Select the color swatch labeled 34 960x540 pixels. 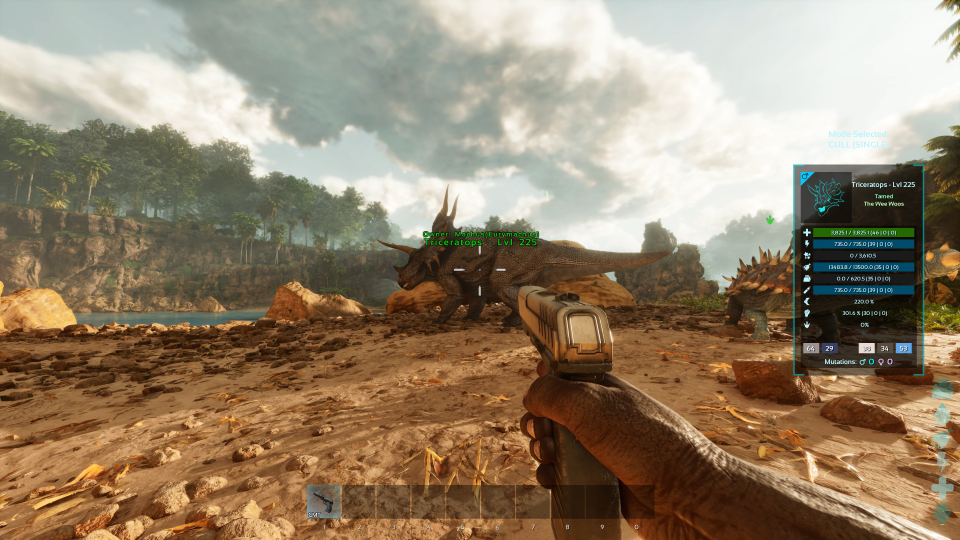point(884,348)
